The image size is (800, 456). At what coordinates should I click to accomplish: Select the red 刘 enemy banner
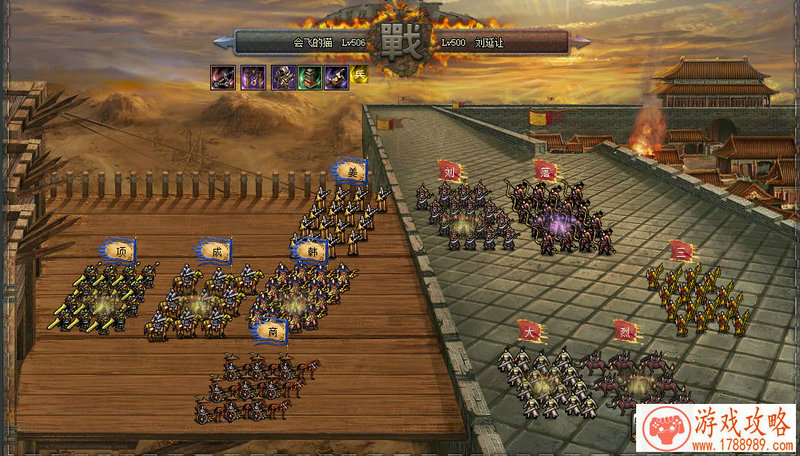[x=450, y=171]
